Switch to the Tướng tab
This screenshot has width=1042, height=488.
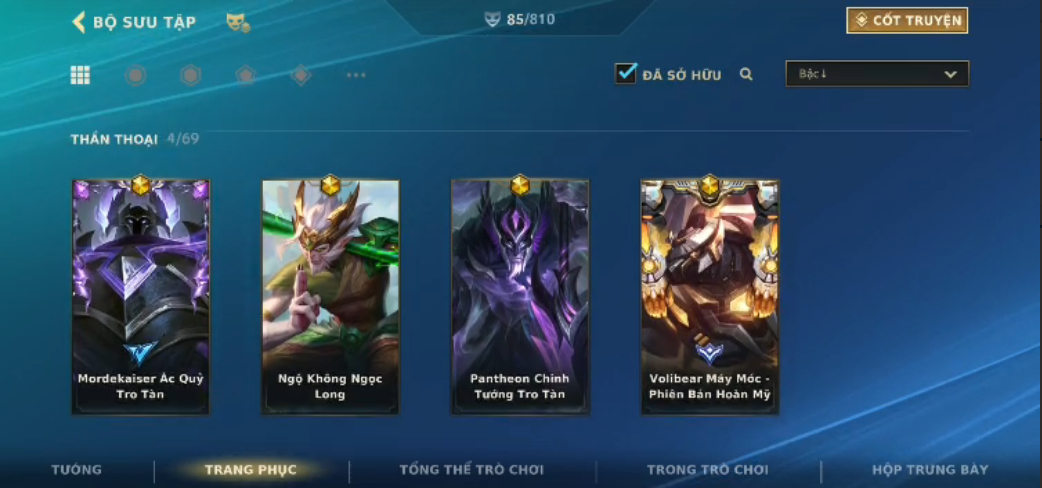point(77,470)
